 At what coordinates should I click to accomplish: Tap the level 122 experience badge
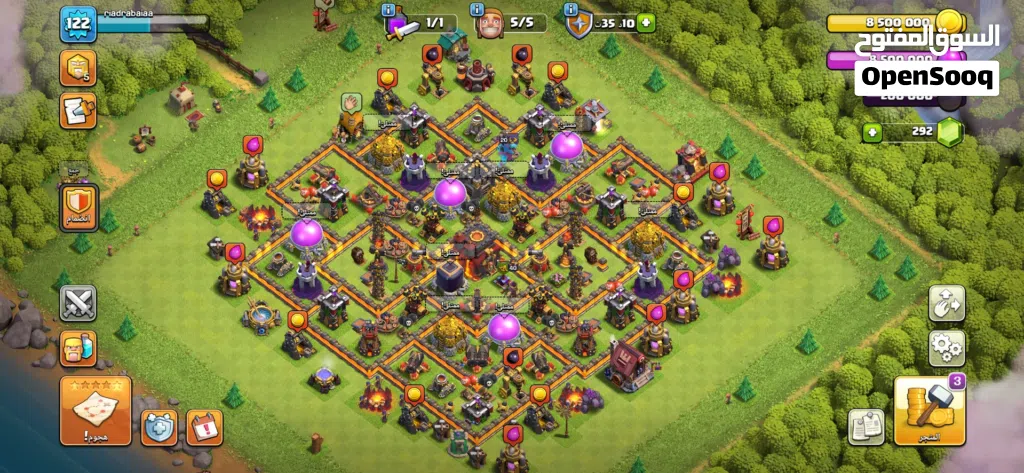click(x=76, y=24)
